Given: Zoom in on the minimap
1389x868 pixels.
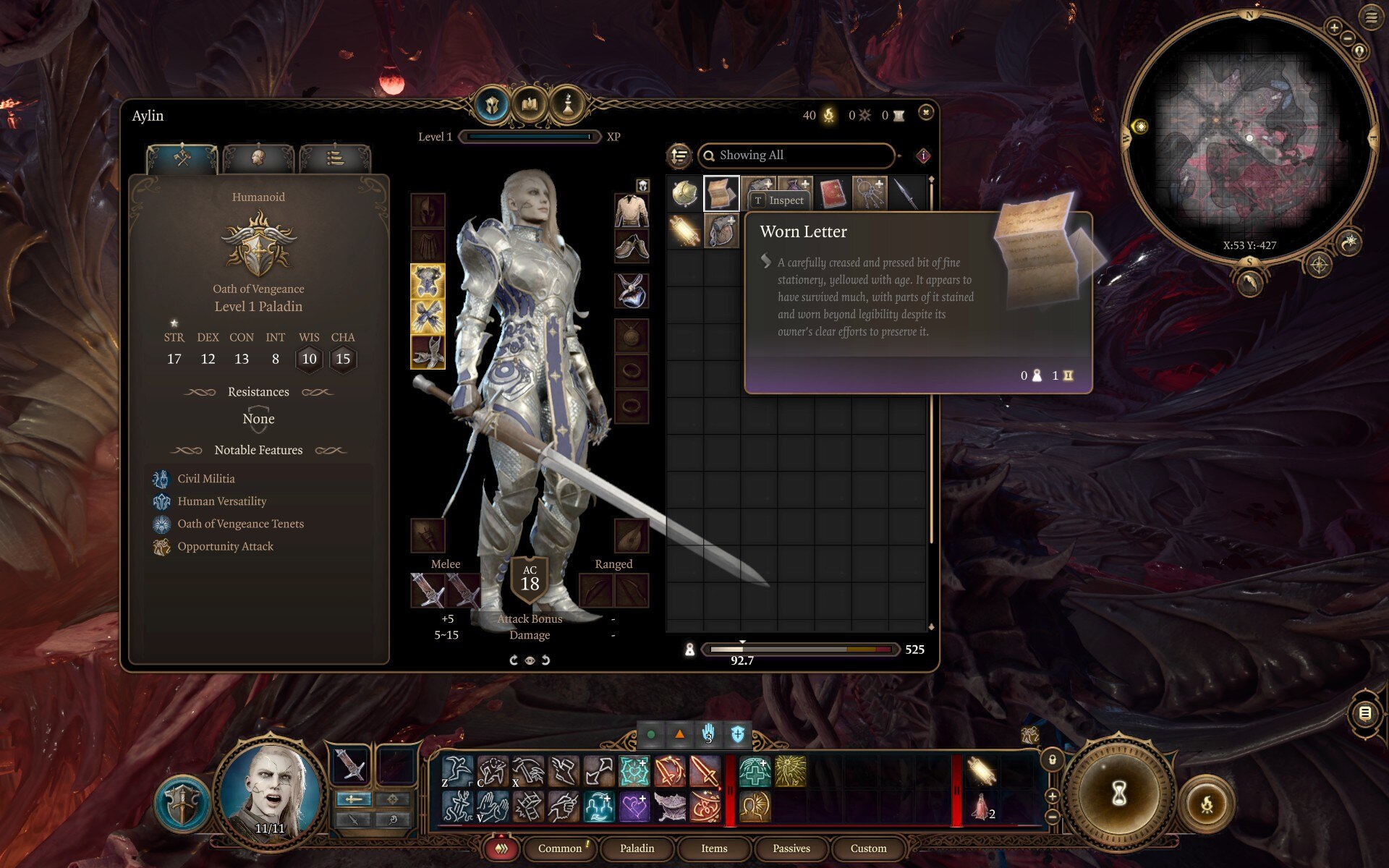Looking at the screenshot, I should (1334, 27).
